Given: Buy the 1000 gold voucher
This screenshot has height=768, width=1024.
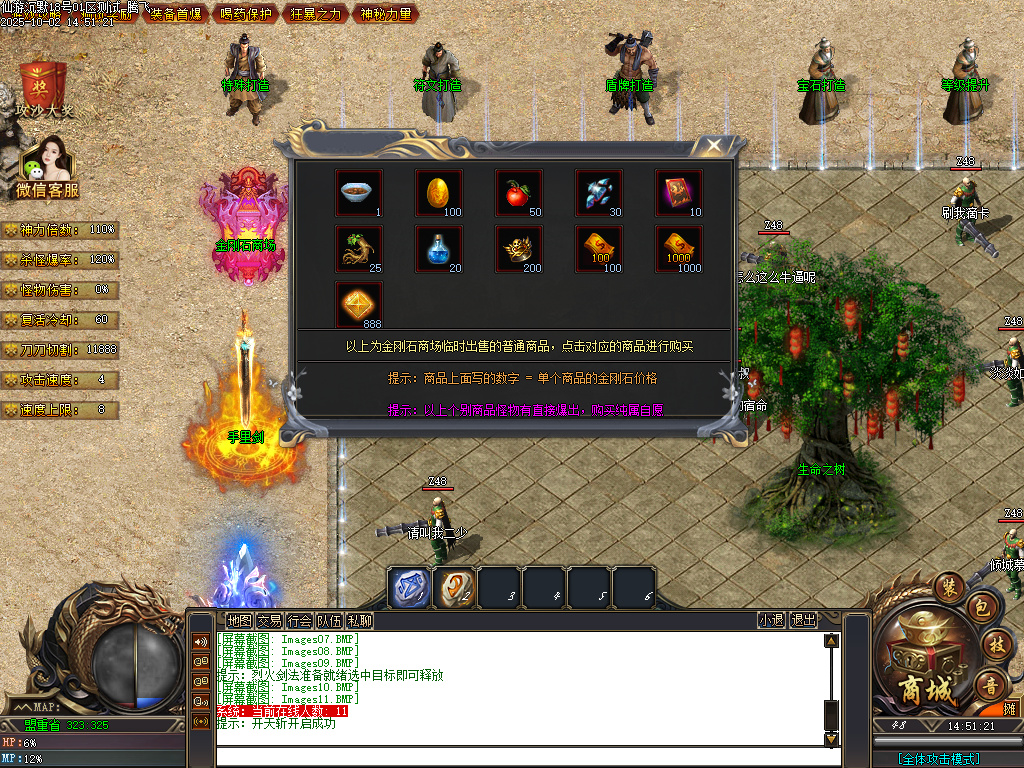Looking at the screenshot, I should tap(678, 249).
